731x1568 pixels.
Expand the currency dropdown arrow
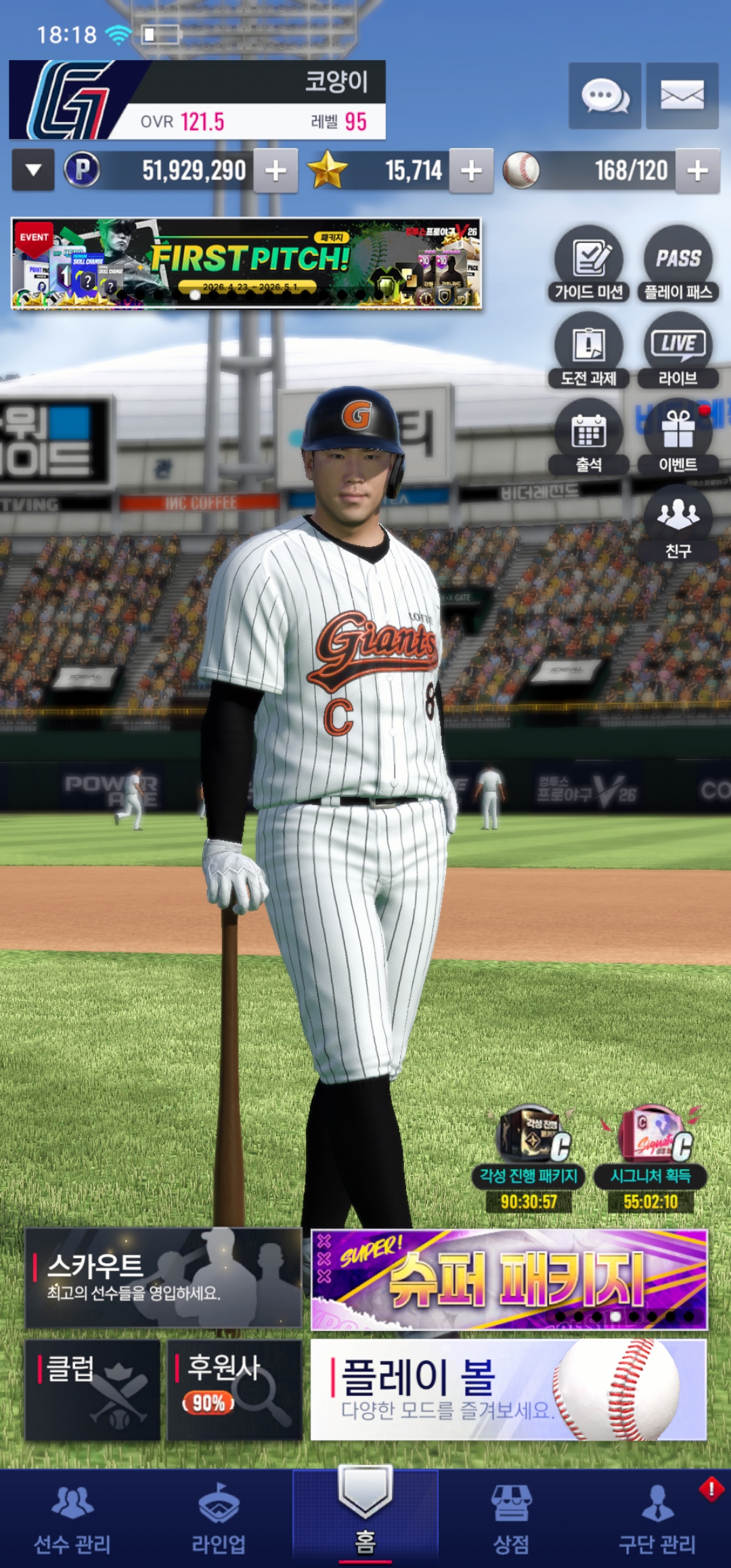(x=33, y=170)
